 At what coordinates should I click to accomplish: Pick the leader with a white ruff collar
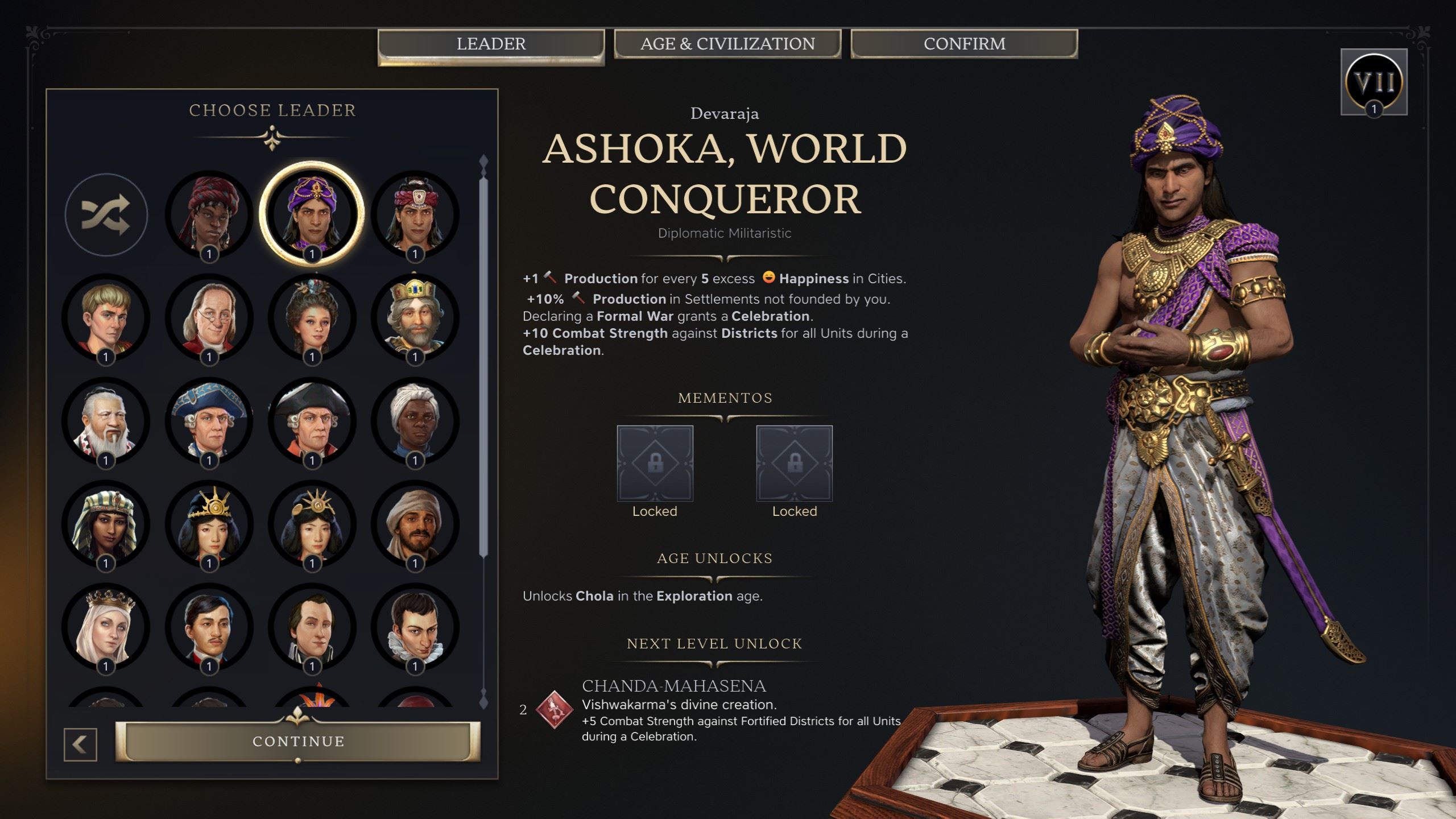pos(415,627)
